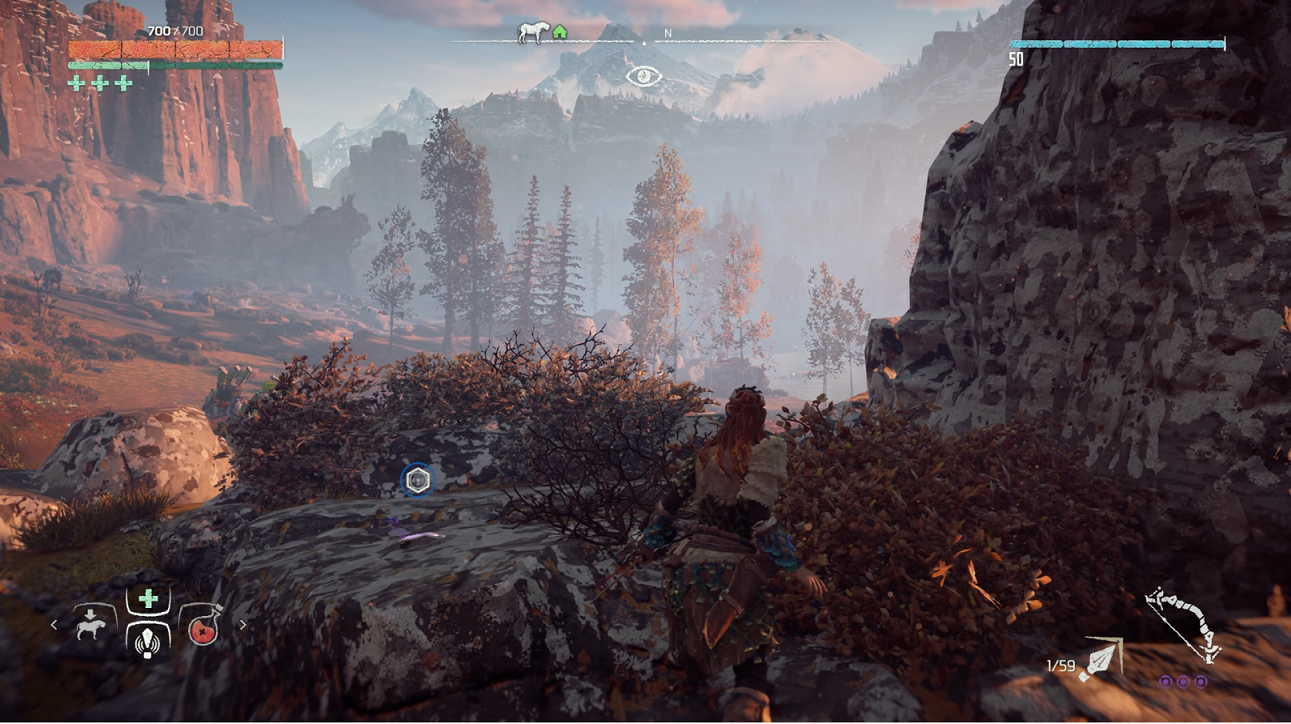Click the mount marker on the compass
1291x724 pixels.
pos(531,32)
